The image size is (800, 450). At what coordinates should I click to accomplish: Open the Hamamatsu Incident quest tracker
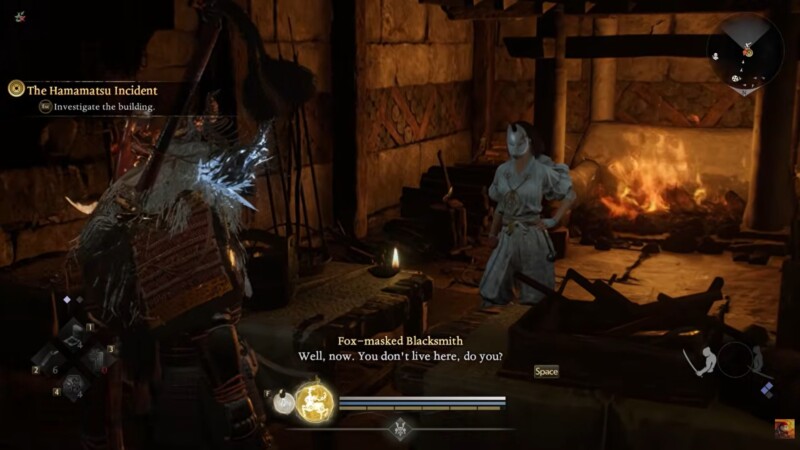point(84,90)
